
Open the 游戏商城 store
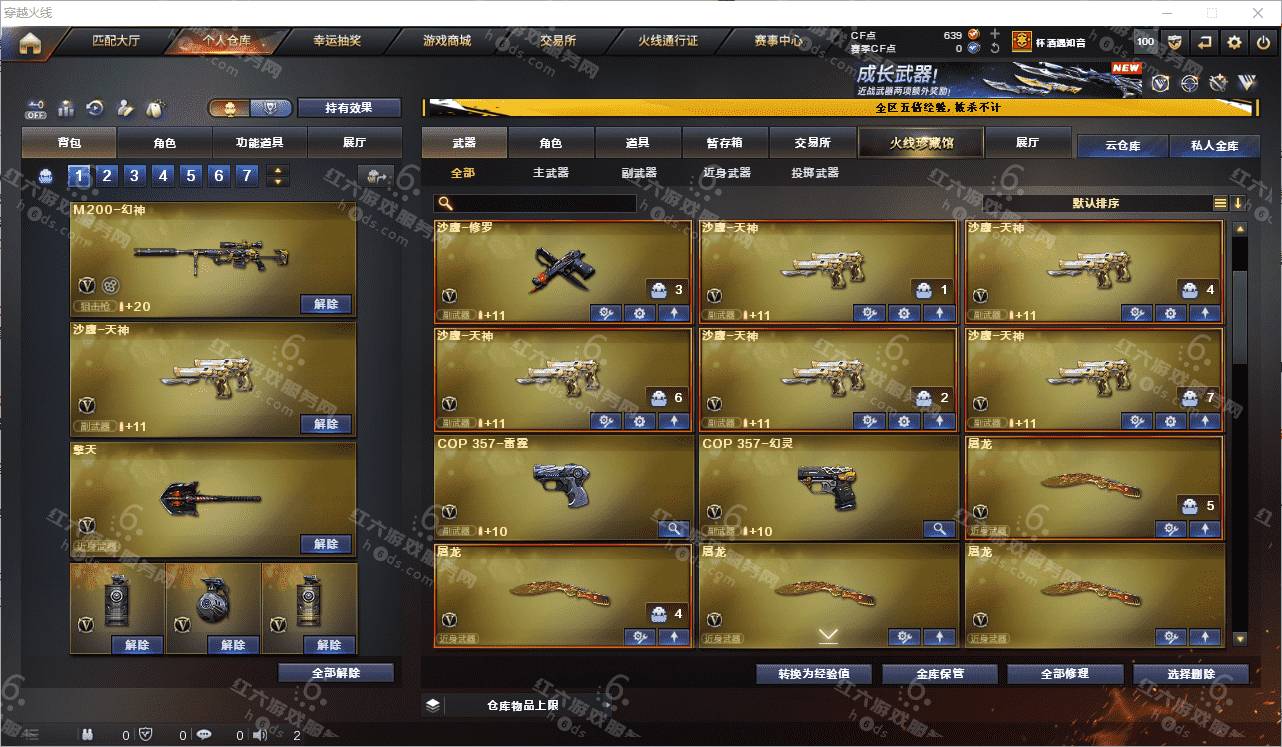coord(446,41)
